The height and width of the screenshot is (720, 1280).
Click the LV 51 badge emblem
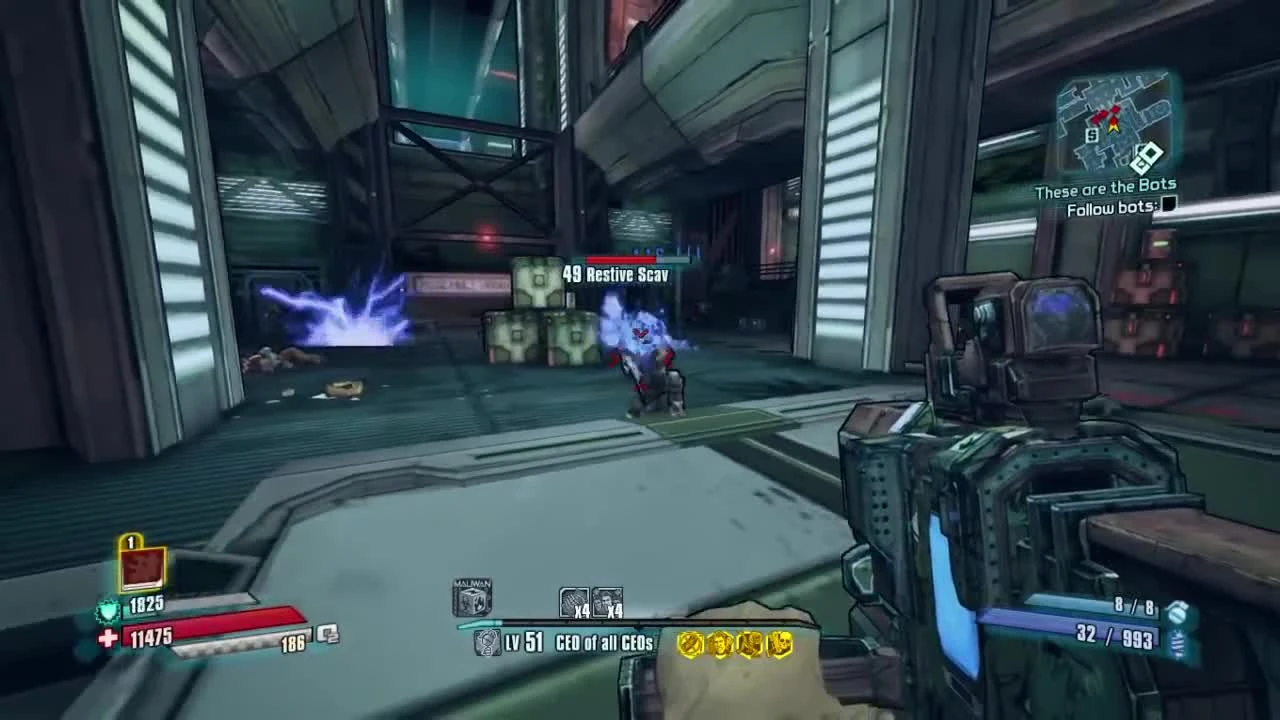(487, 644)
